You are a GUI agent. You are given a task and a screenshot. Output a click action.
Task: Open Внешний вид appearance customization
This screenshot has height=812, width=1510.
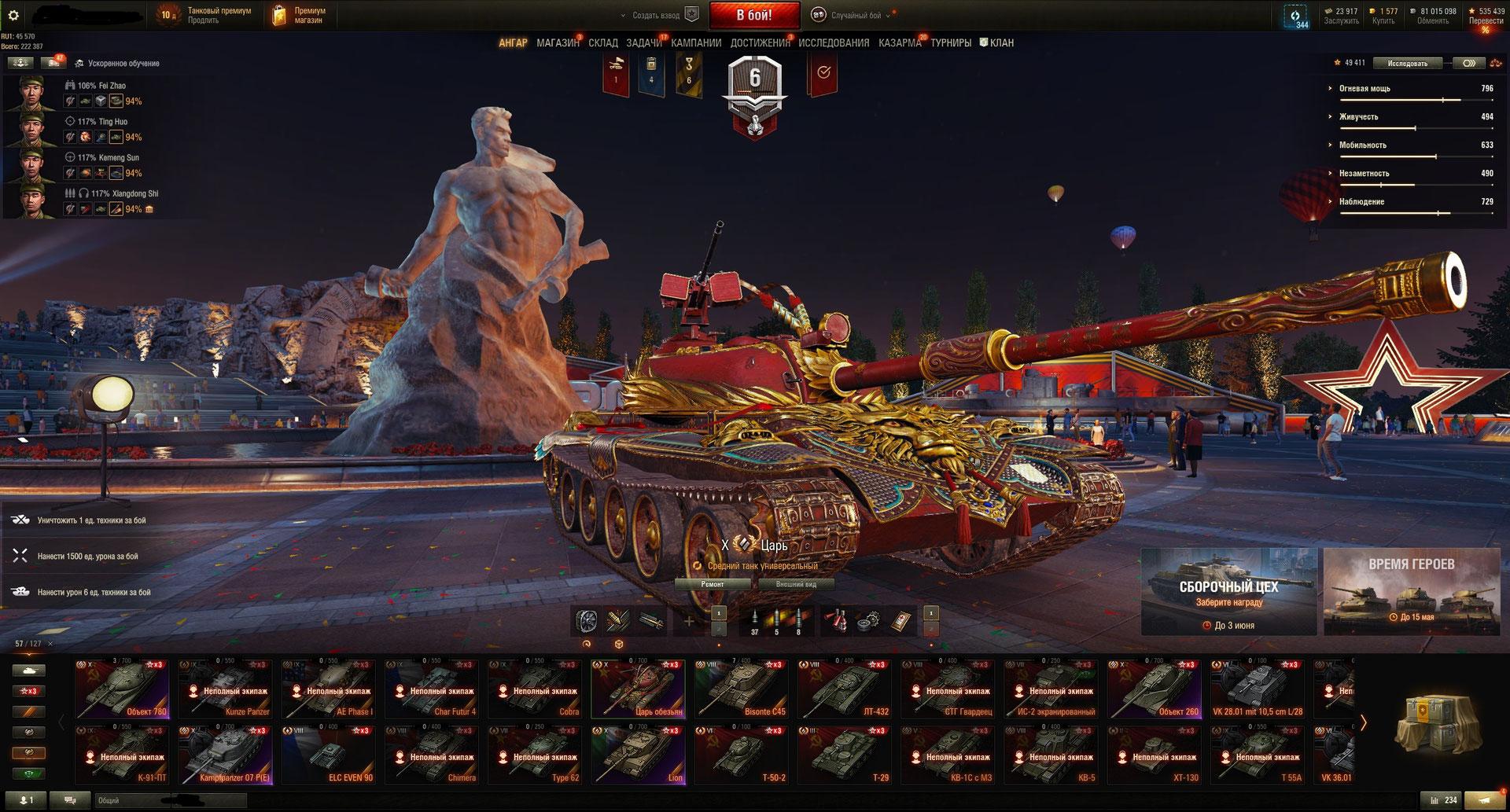[x=796, y=584]
